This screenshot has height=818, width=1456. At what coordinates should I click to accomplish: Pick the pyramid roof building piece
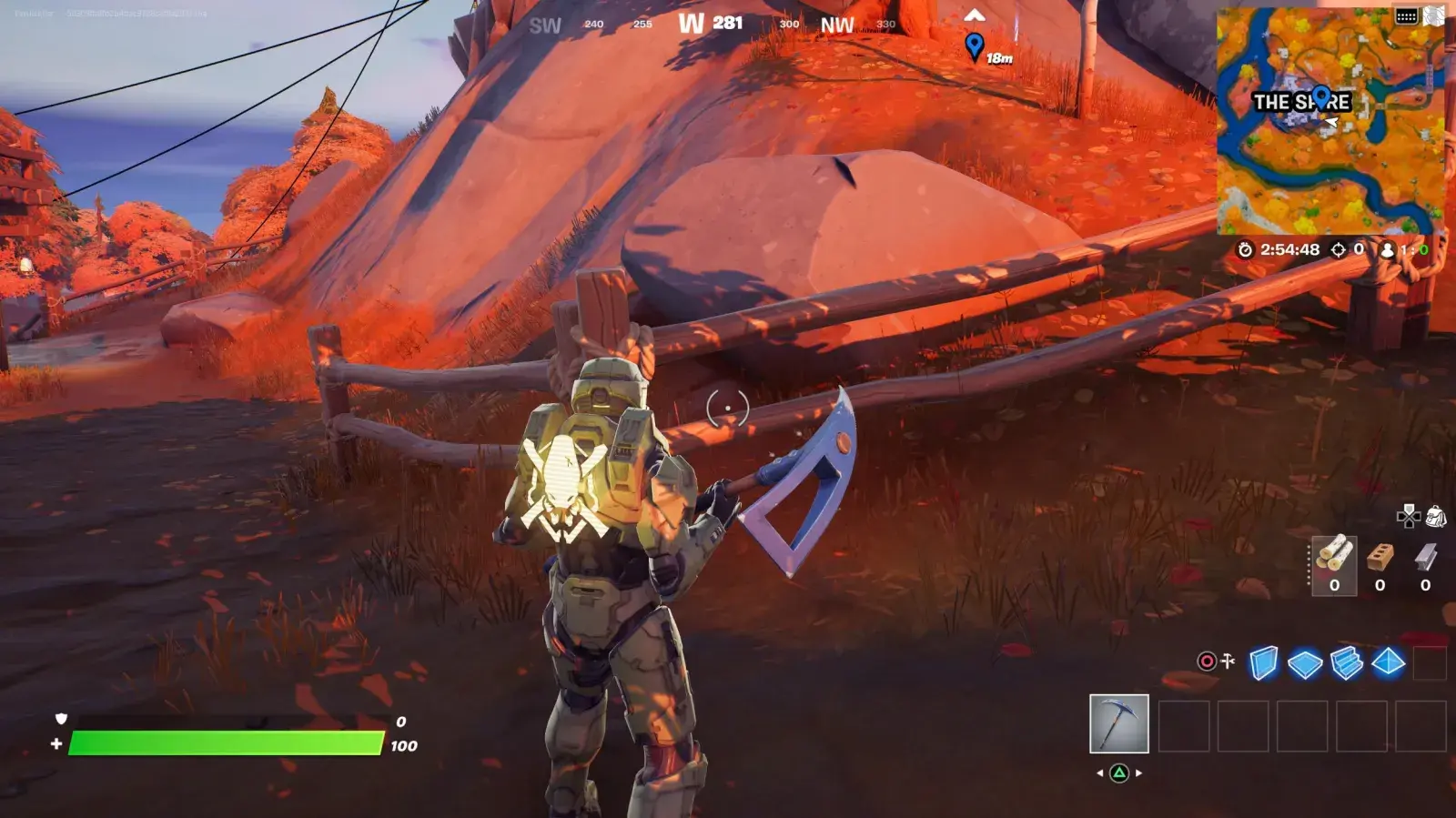(x=1388, y=663)
